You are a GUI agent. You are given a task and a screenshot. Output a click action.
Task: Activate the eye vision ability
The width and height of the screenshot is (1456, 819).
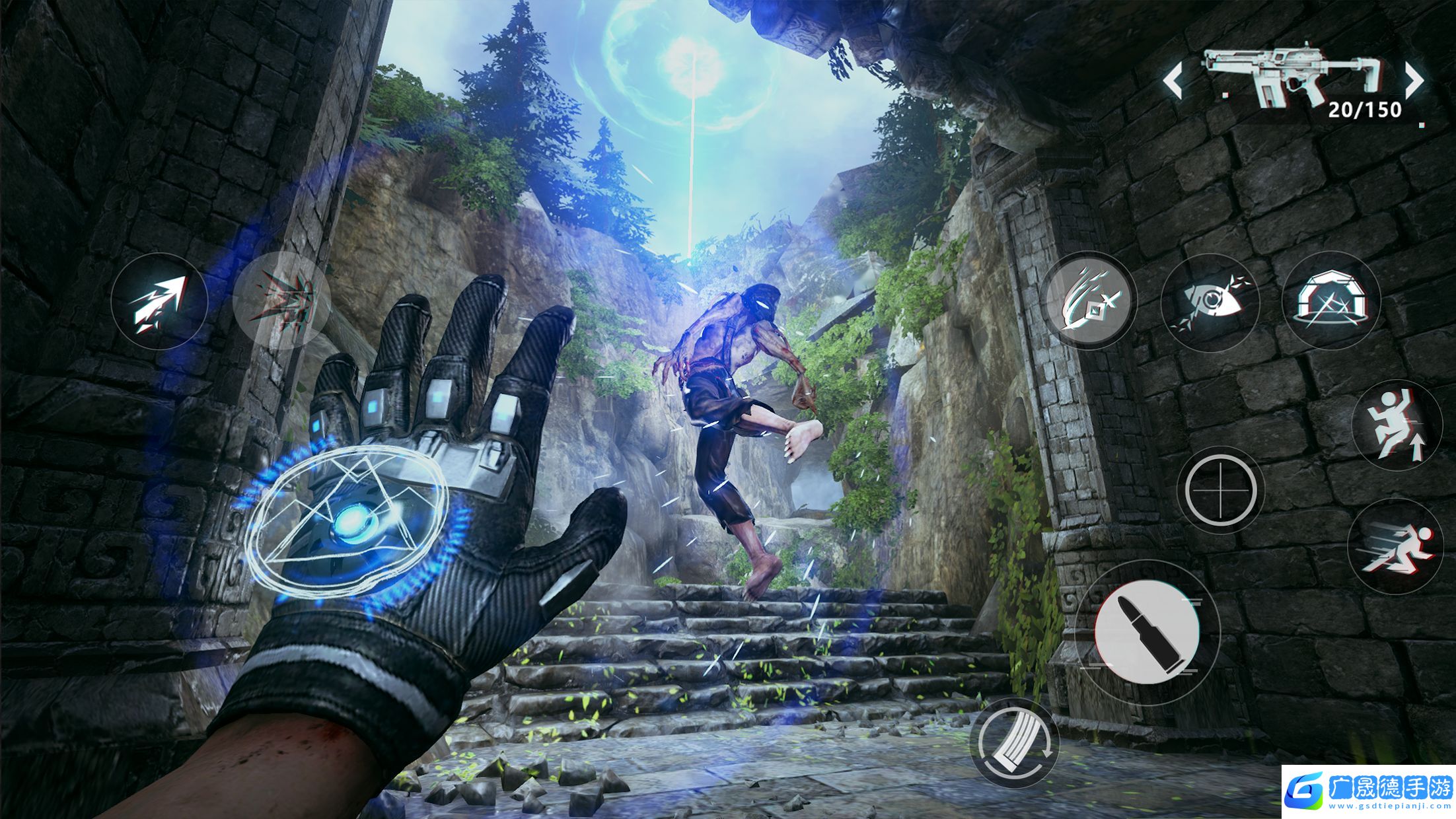tap(1210, 301)
